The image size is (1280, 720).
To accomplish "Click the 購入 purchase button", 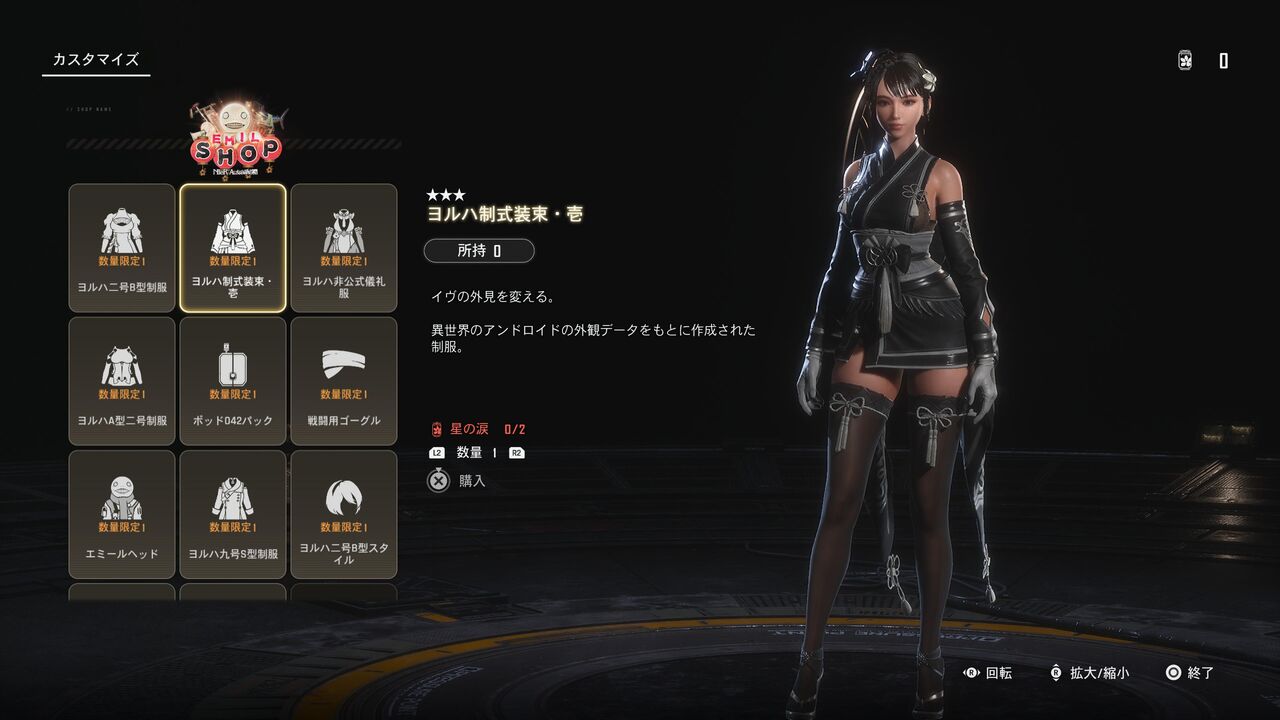I will (458, 481).
